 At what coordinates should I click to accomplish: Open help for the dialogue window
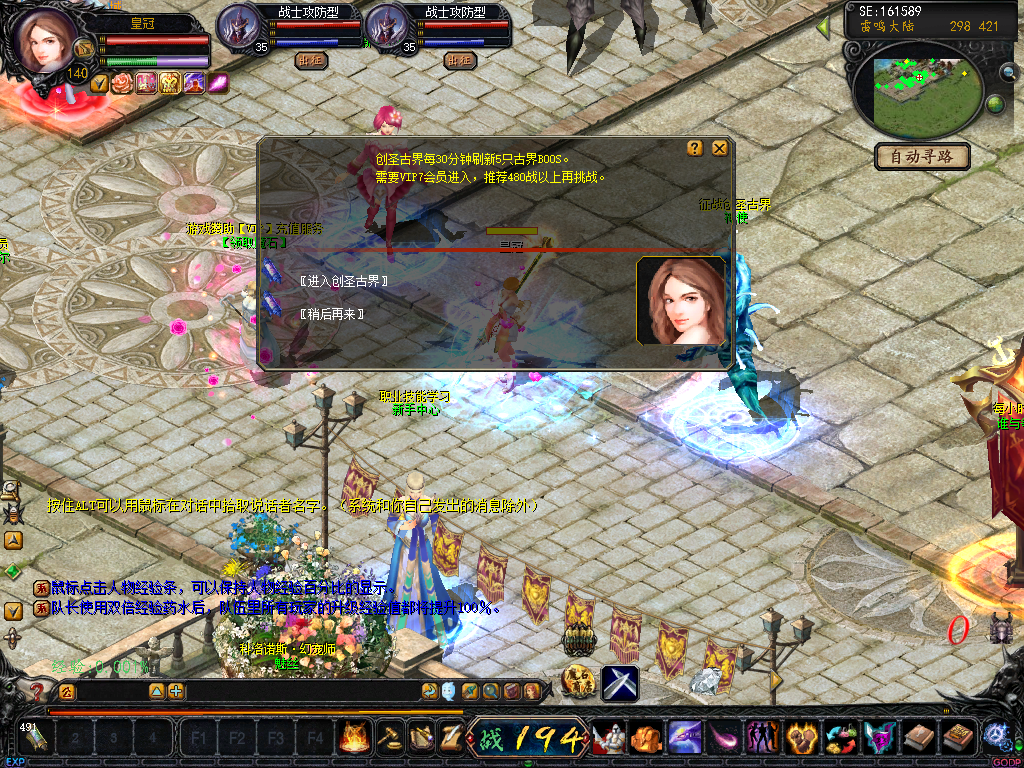(x=695, y=148)
